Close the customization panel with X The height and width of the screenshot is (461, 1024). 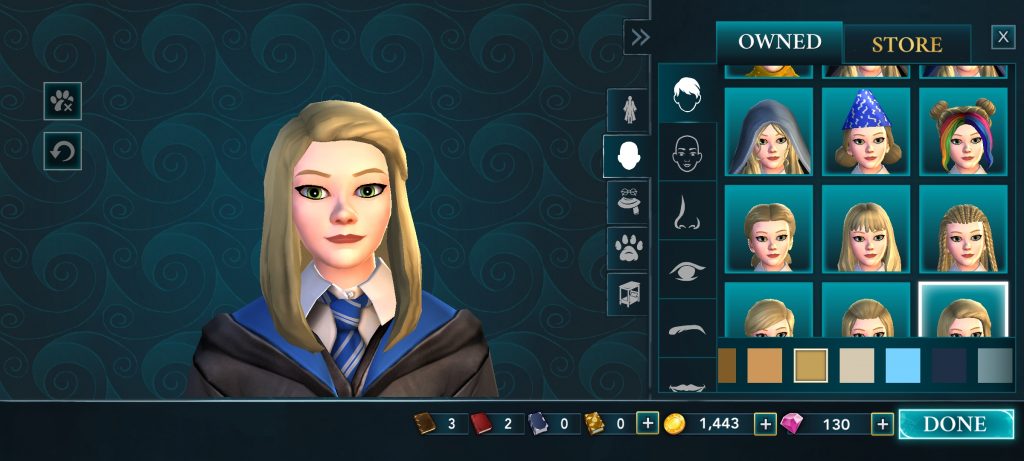[1003, 37]
